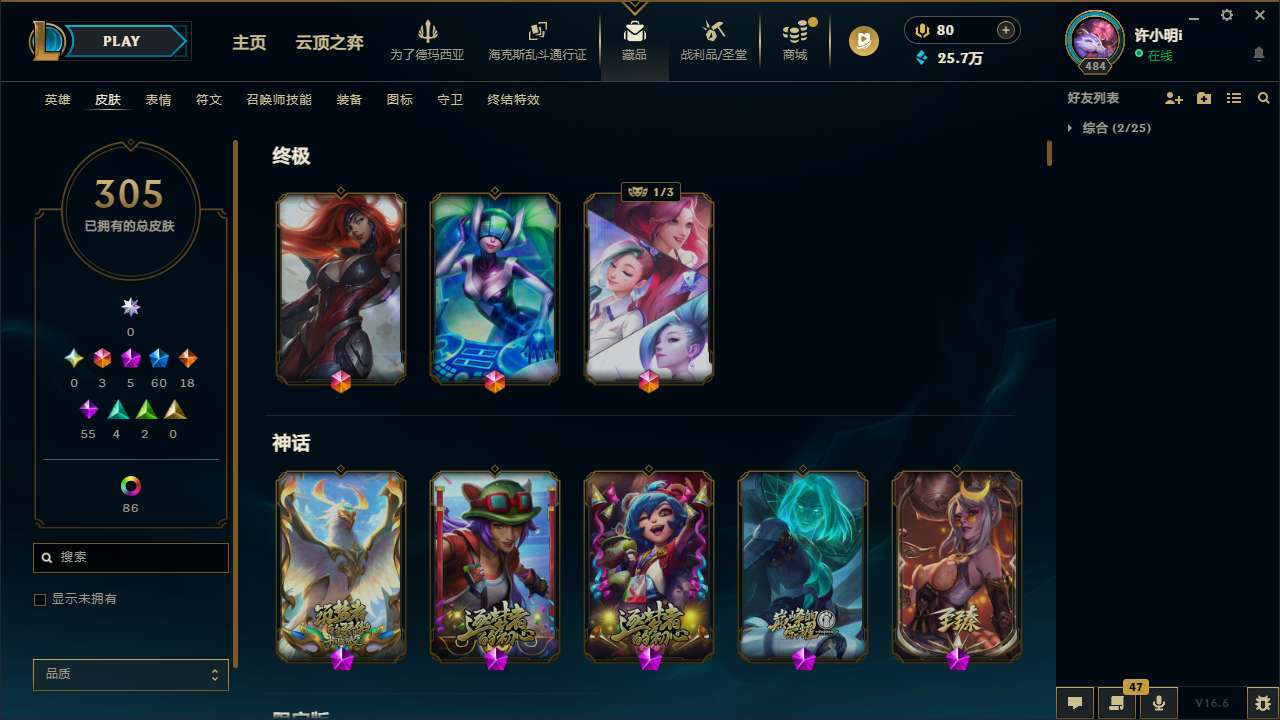Open the 守卫 ward skins section
1280x720 pixels.
449,100
